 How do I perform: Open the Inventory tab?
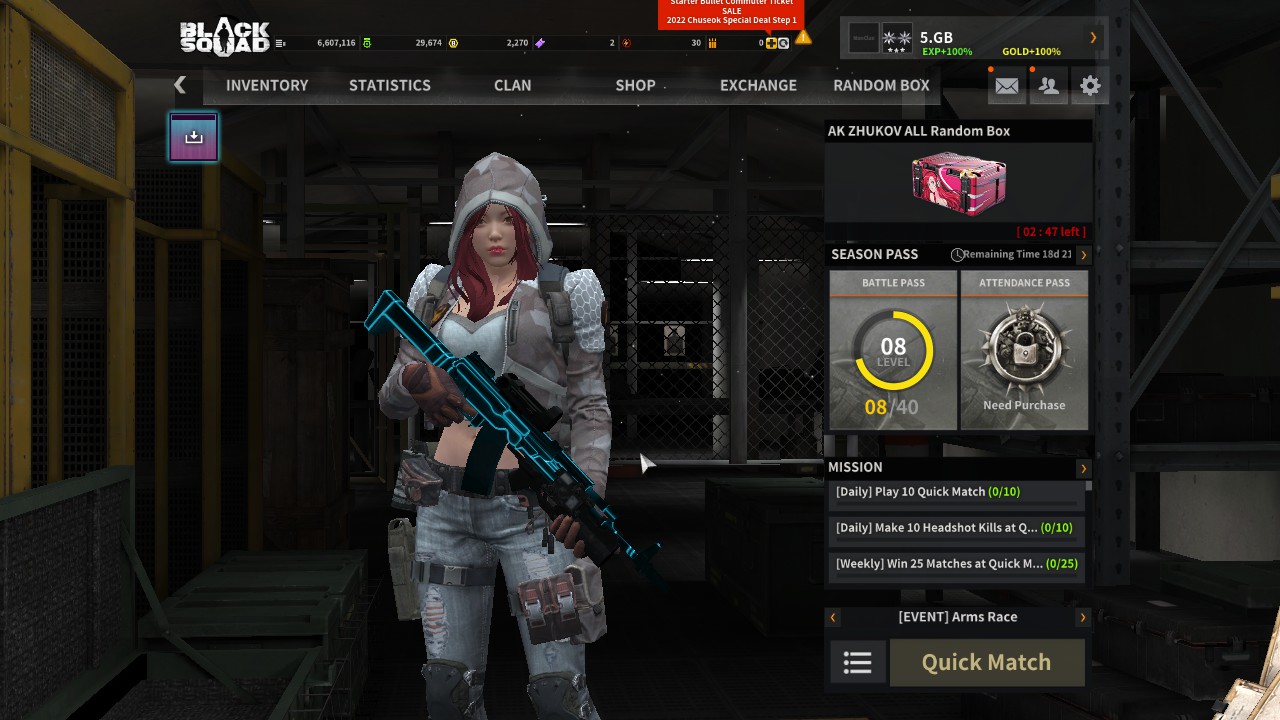tap(267, 85)
